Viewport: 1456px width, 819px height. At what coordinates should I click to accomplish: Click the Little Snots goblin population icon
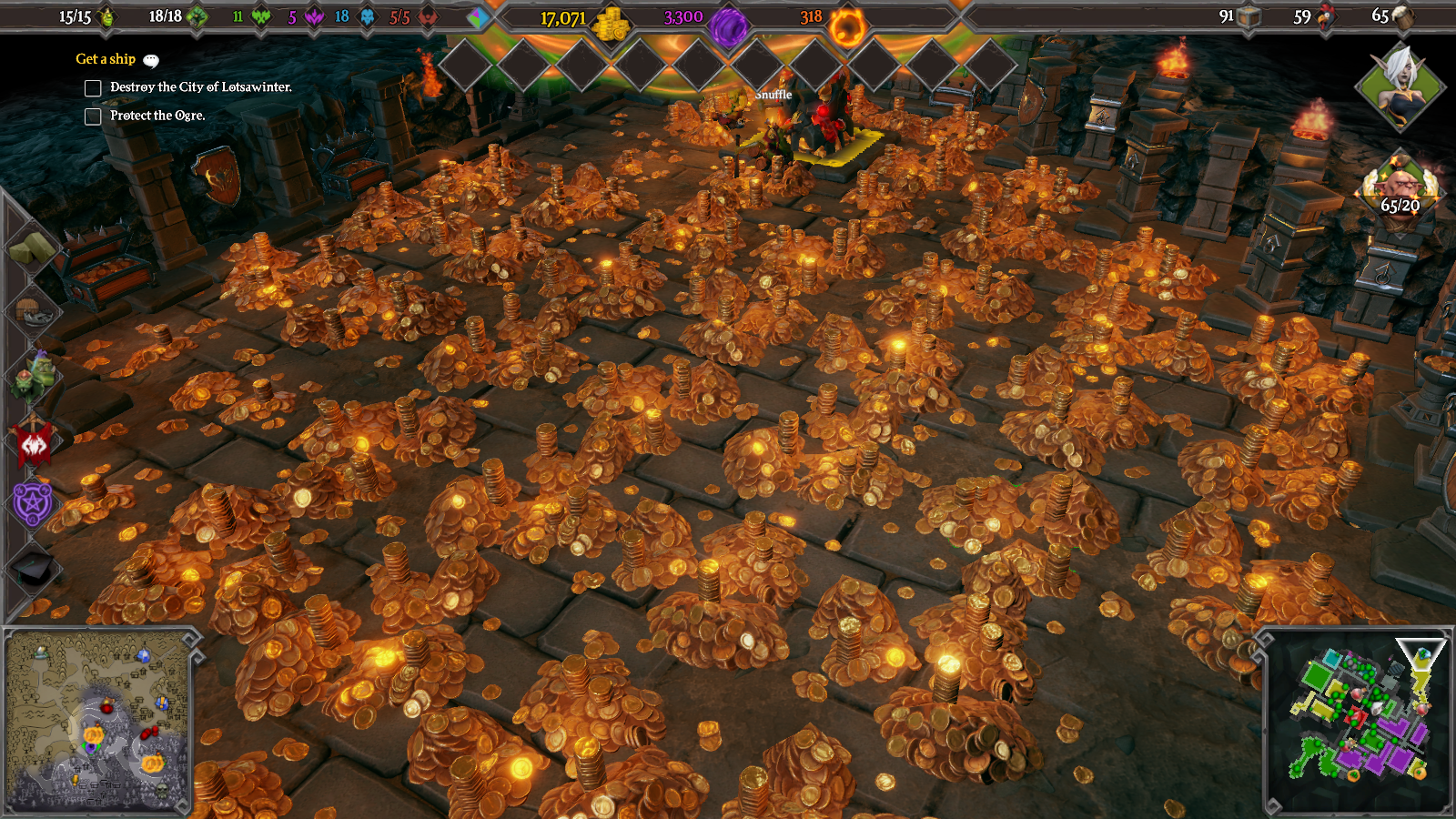pyautogui.click(x=107, y=16)
